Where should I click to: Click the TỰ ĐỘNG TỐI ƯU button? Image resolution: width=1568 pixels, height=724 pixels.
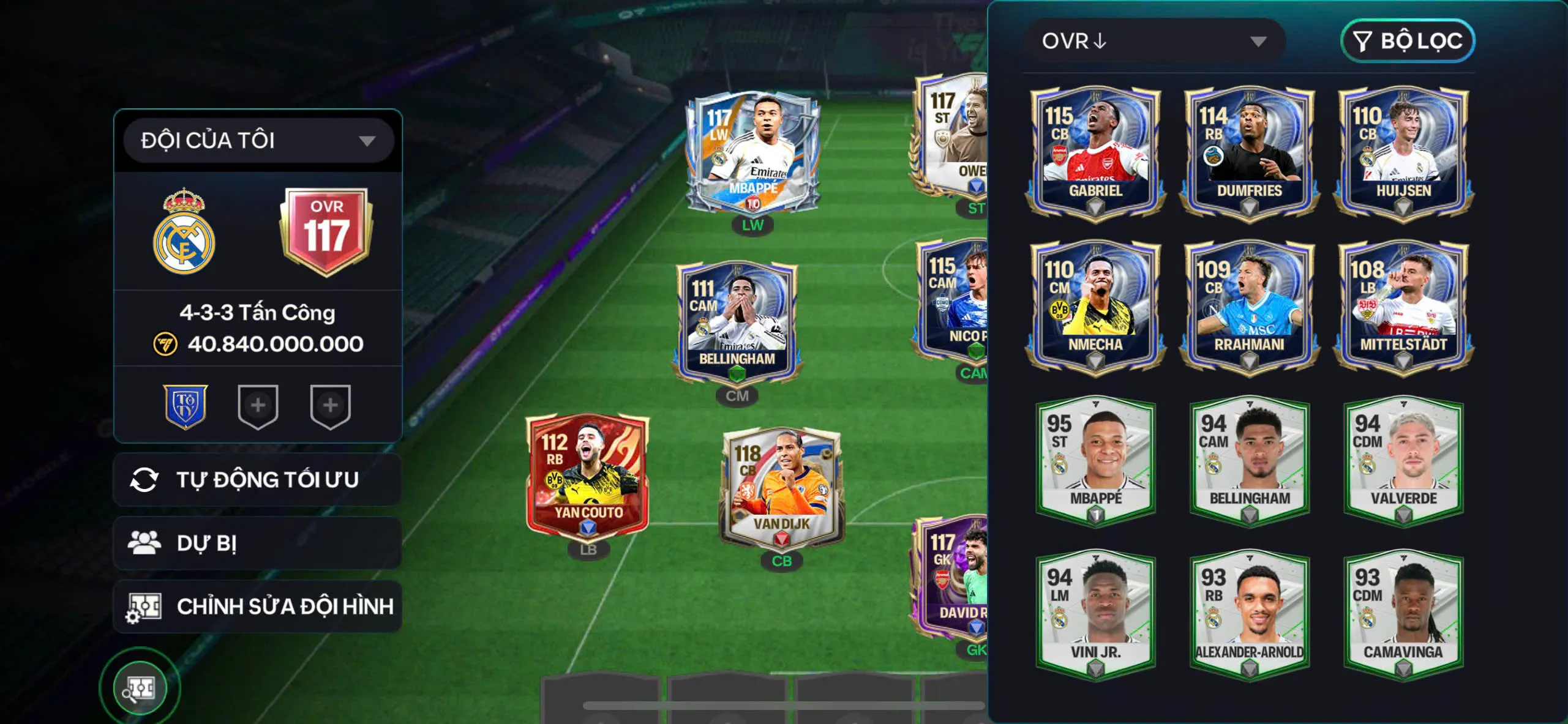(258, 480)
